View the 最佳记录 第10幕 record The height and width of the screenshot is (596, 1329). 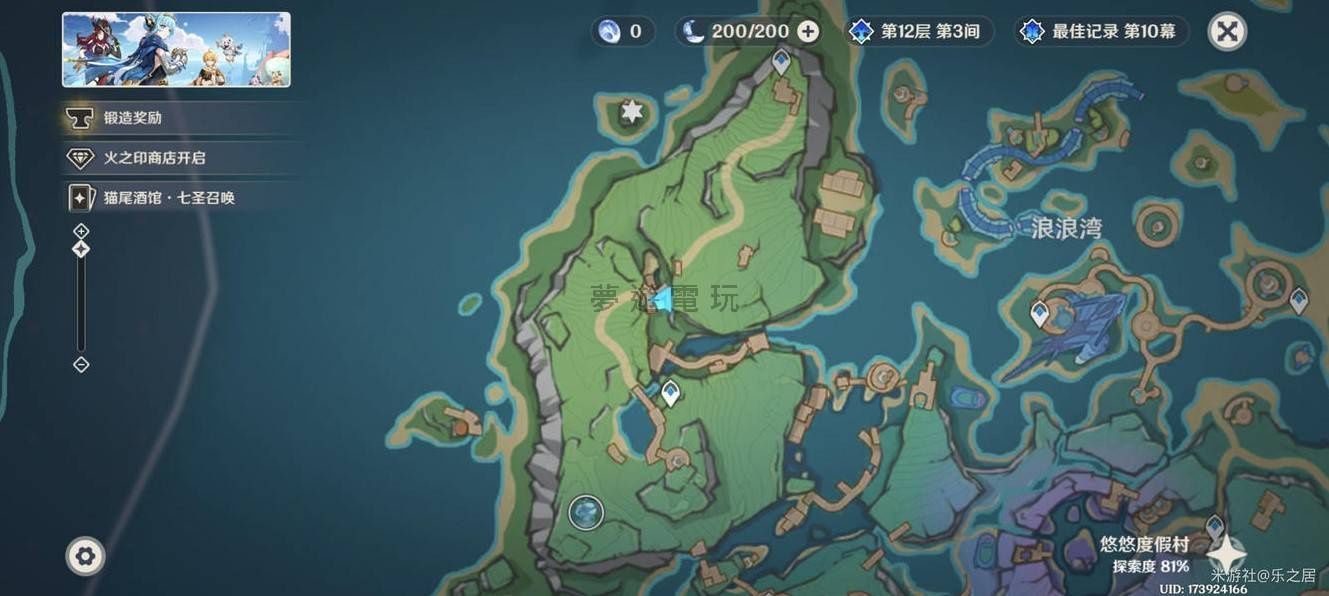[x=1102, y=32]
